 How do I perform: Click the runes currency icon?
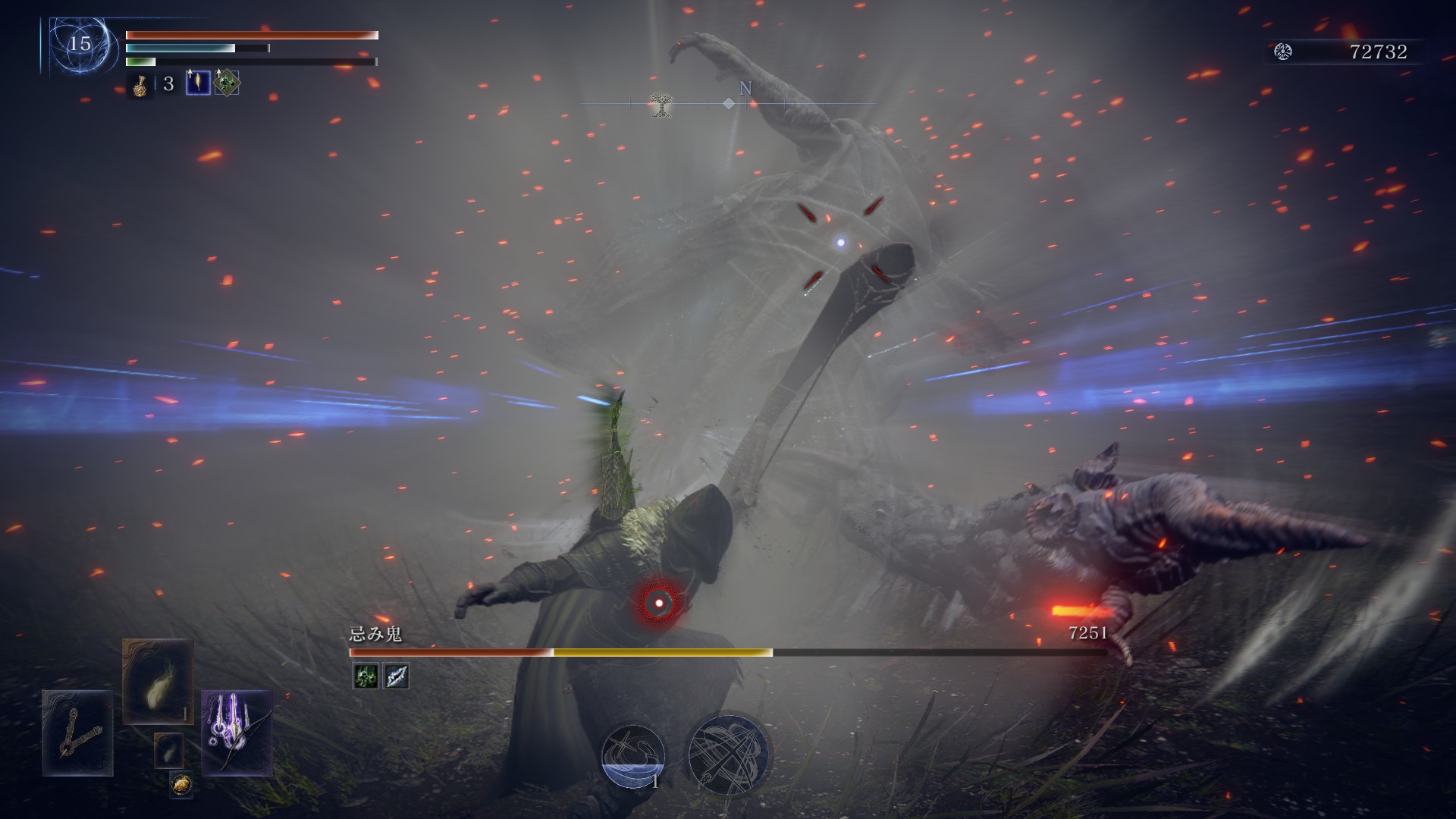[1283, 52]
